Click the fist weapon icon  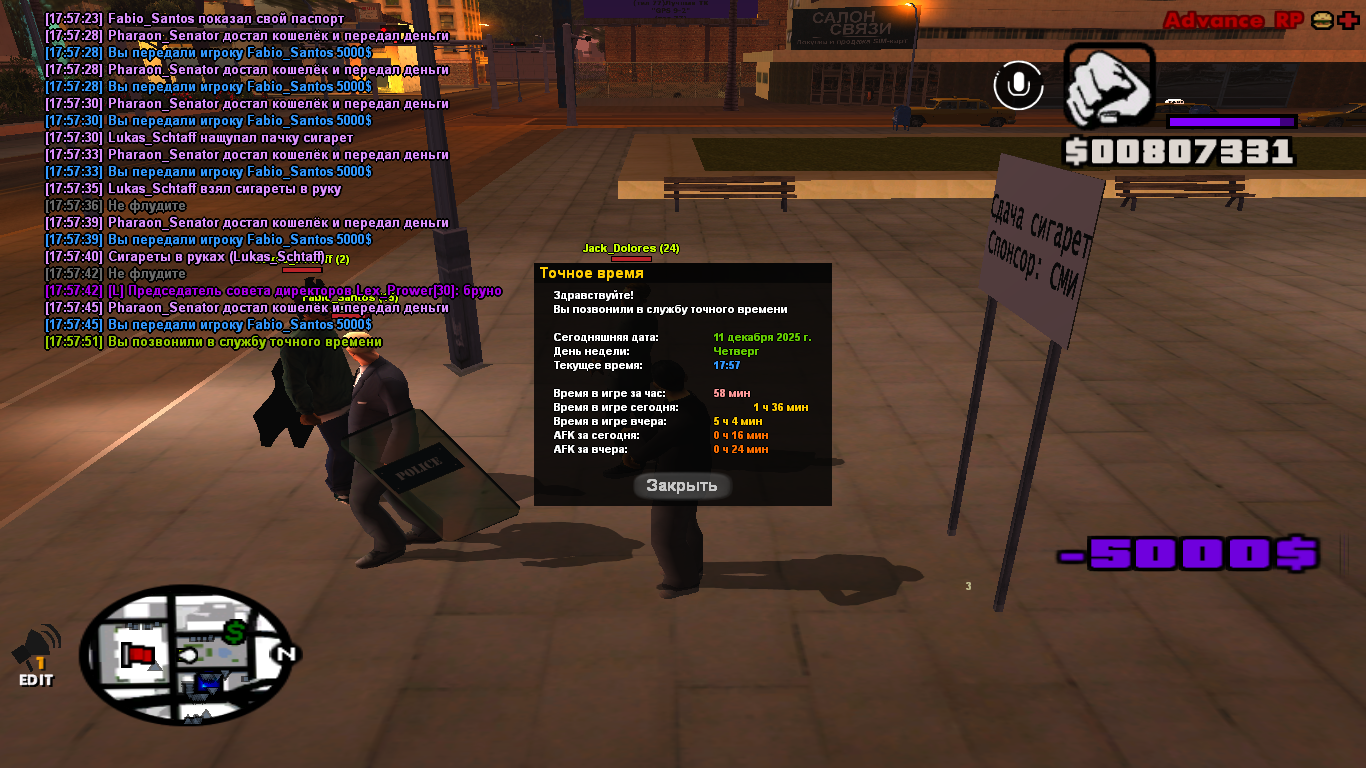[x=1108, y=86]
